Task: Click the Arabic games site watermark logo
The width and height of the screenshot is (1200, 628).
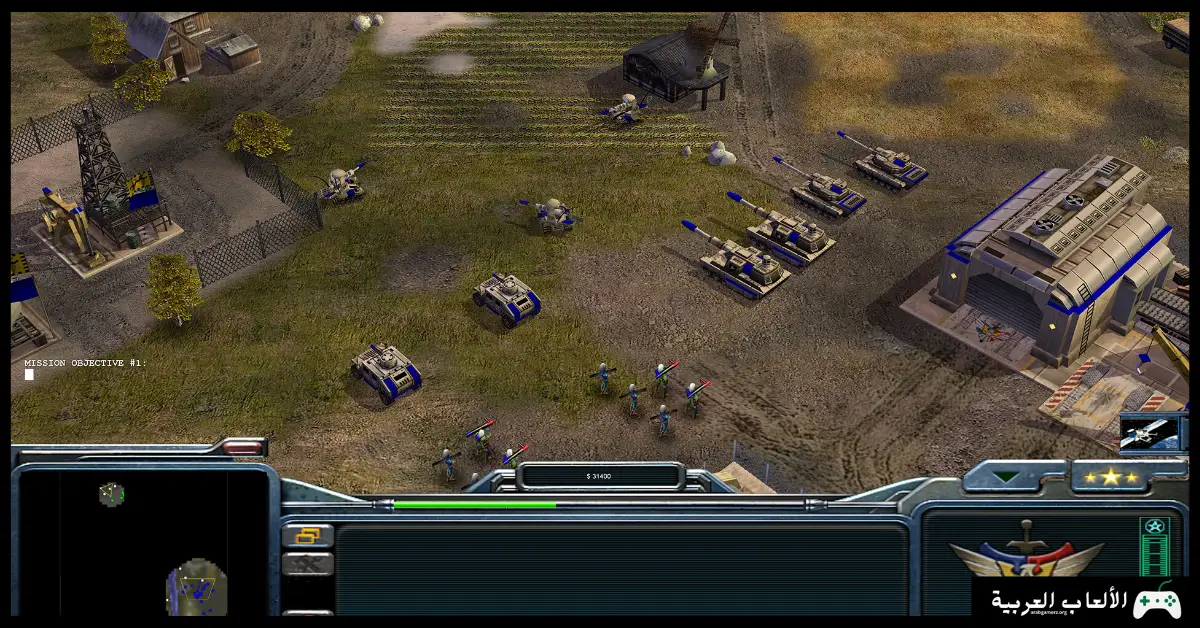Action: pyautogui.click(x=1084, y=600)
